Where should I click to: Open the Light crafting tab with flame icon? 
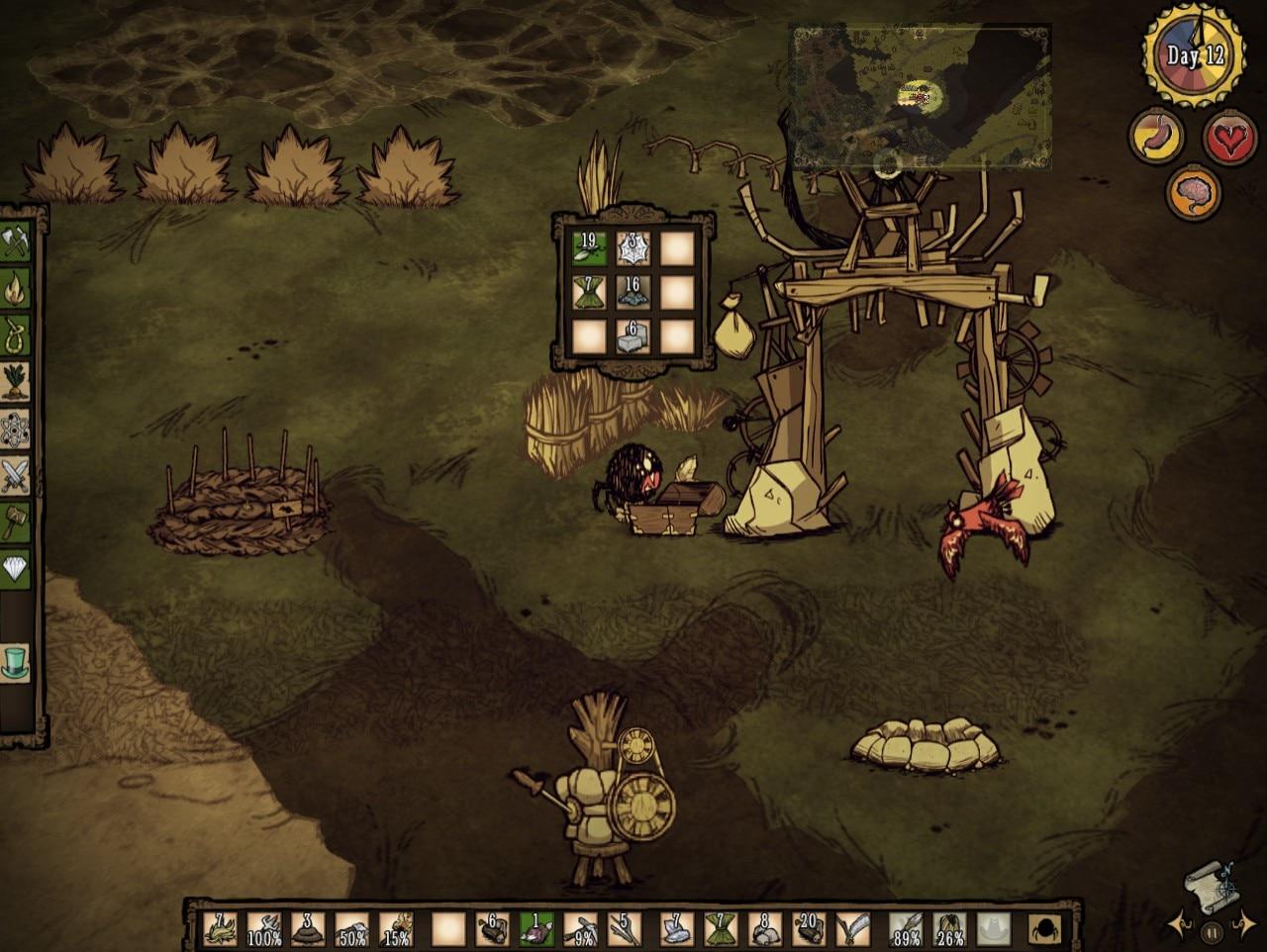pos(16,289)
